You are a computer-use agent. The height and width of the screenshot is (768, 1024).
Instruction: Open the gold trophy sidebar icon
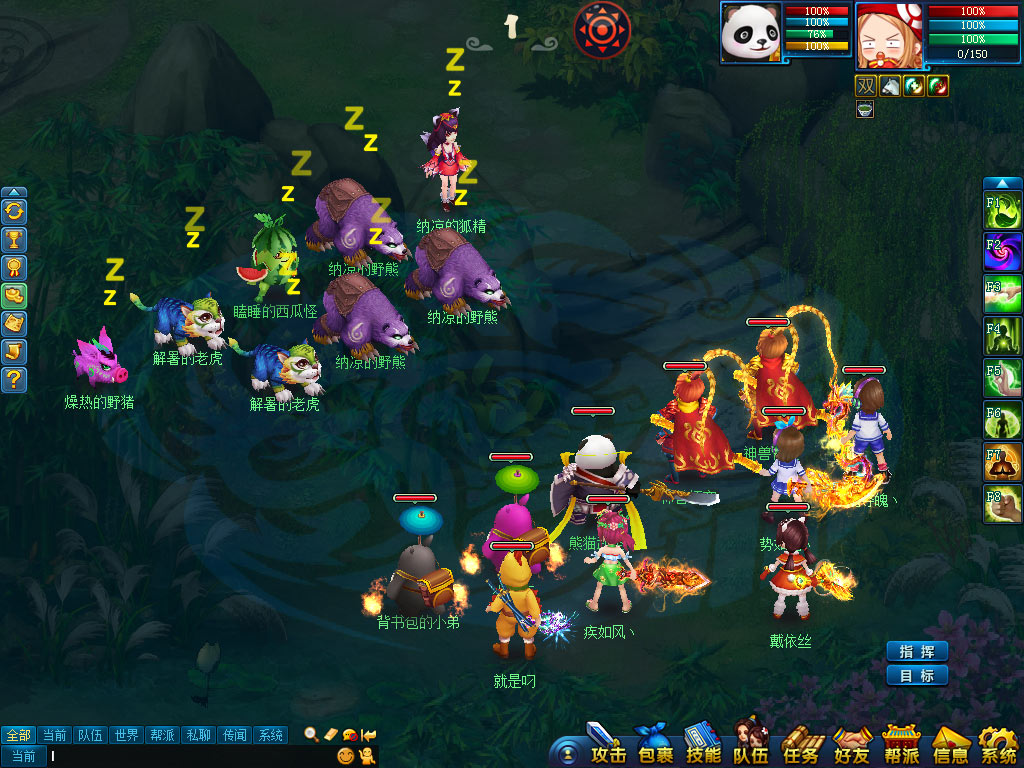coord(14,240)
